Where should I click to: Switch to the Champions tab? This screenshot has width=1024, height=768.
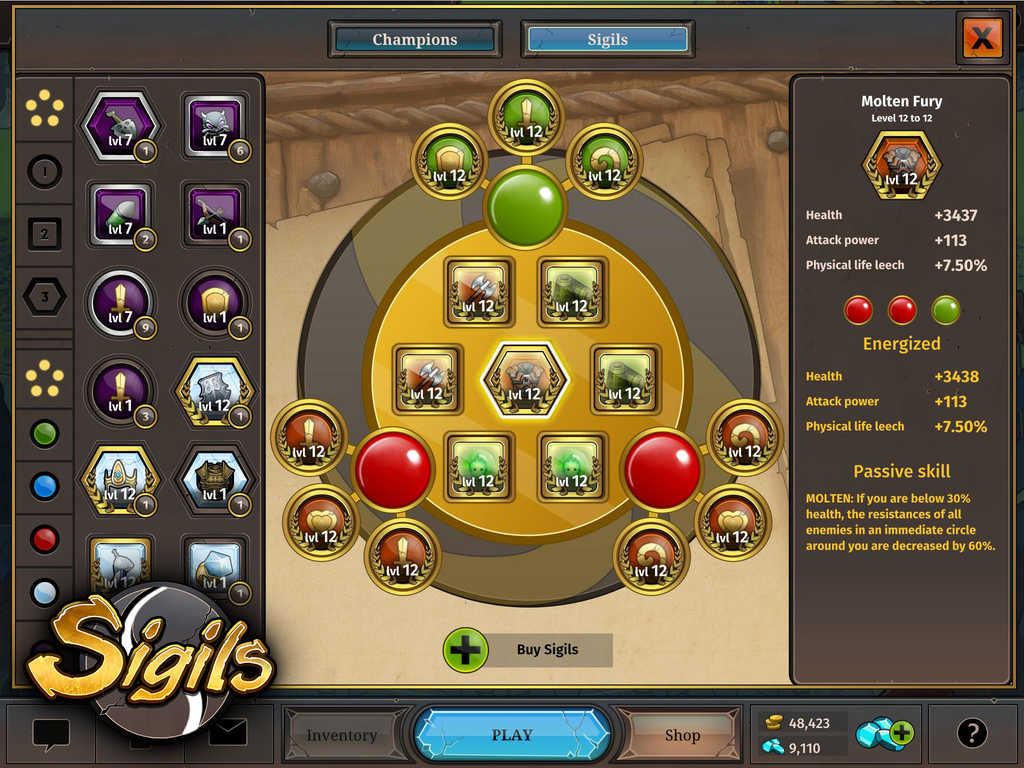point(415,40)
